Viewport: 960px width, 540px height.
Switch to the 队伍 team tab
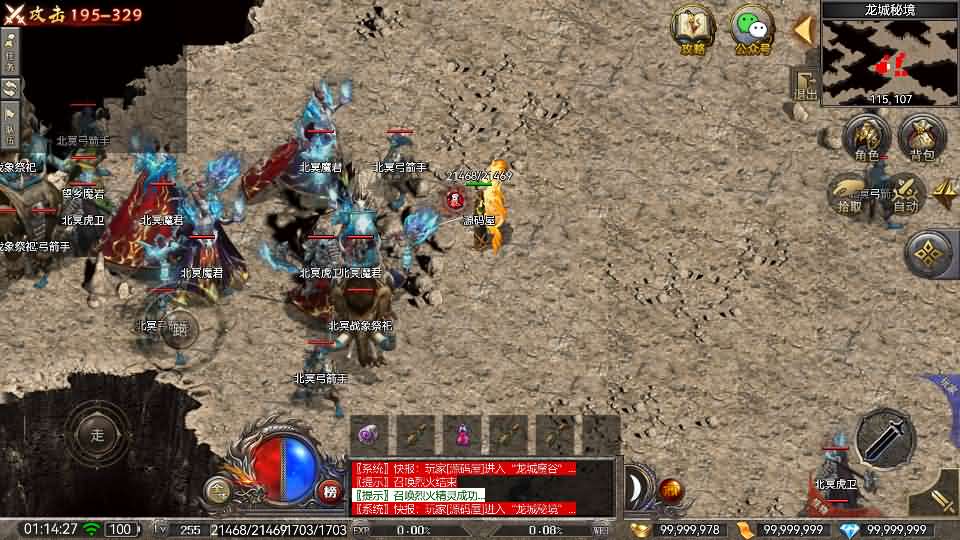10,122
